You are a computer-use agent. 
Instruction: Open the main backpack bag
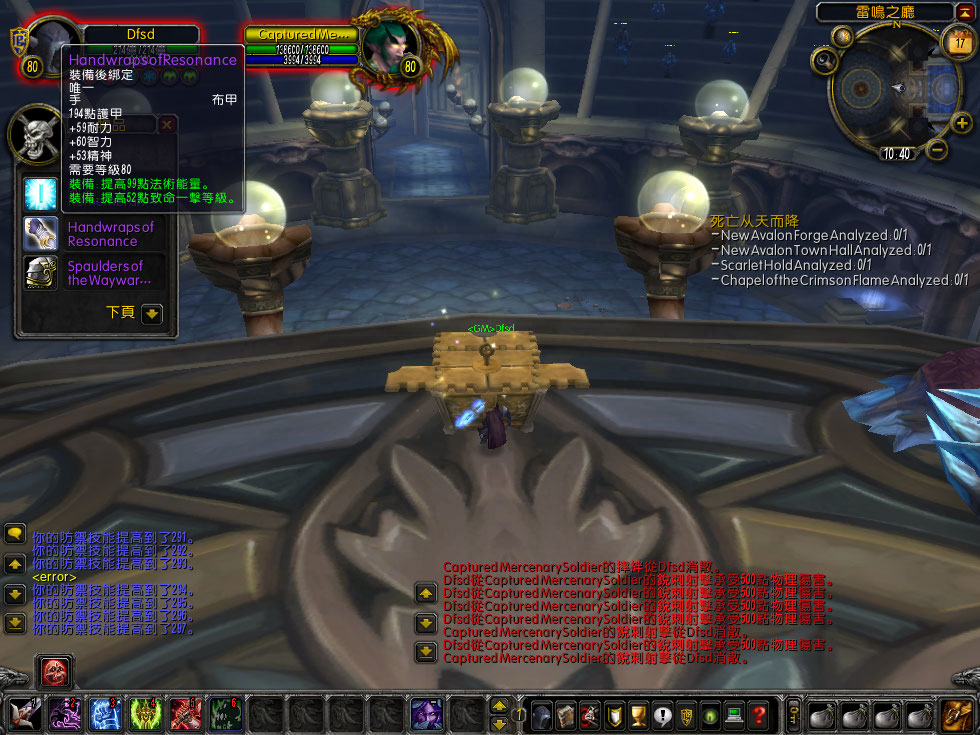click(955, 716)
